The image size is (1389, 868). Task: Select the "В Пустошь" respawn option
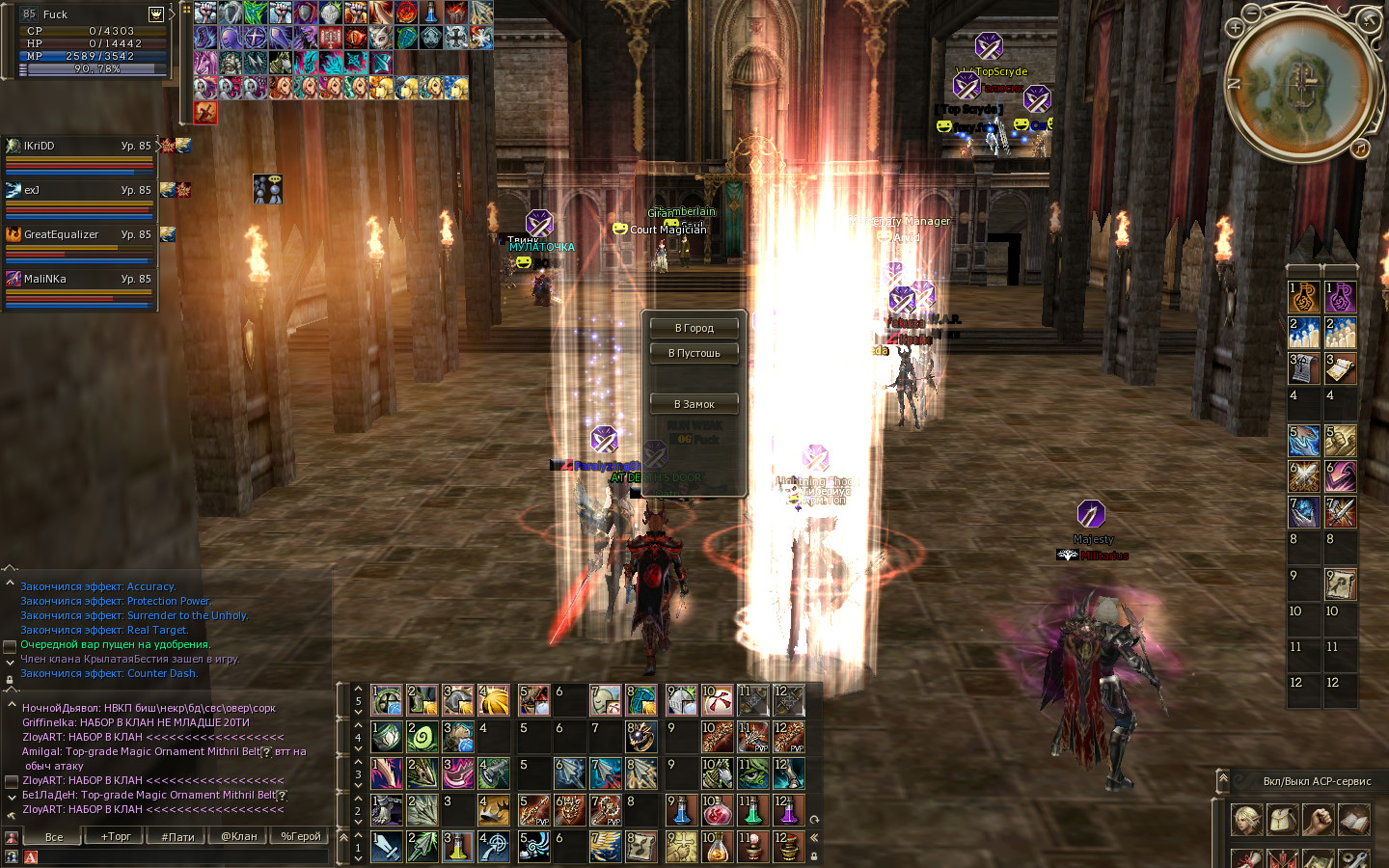[694, 353]
